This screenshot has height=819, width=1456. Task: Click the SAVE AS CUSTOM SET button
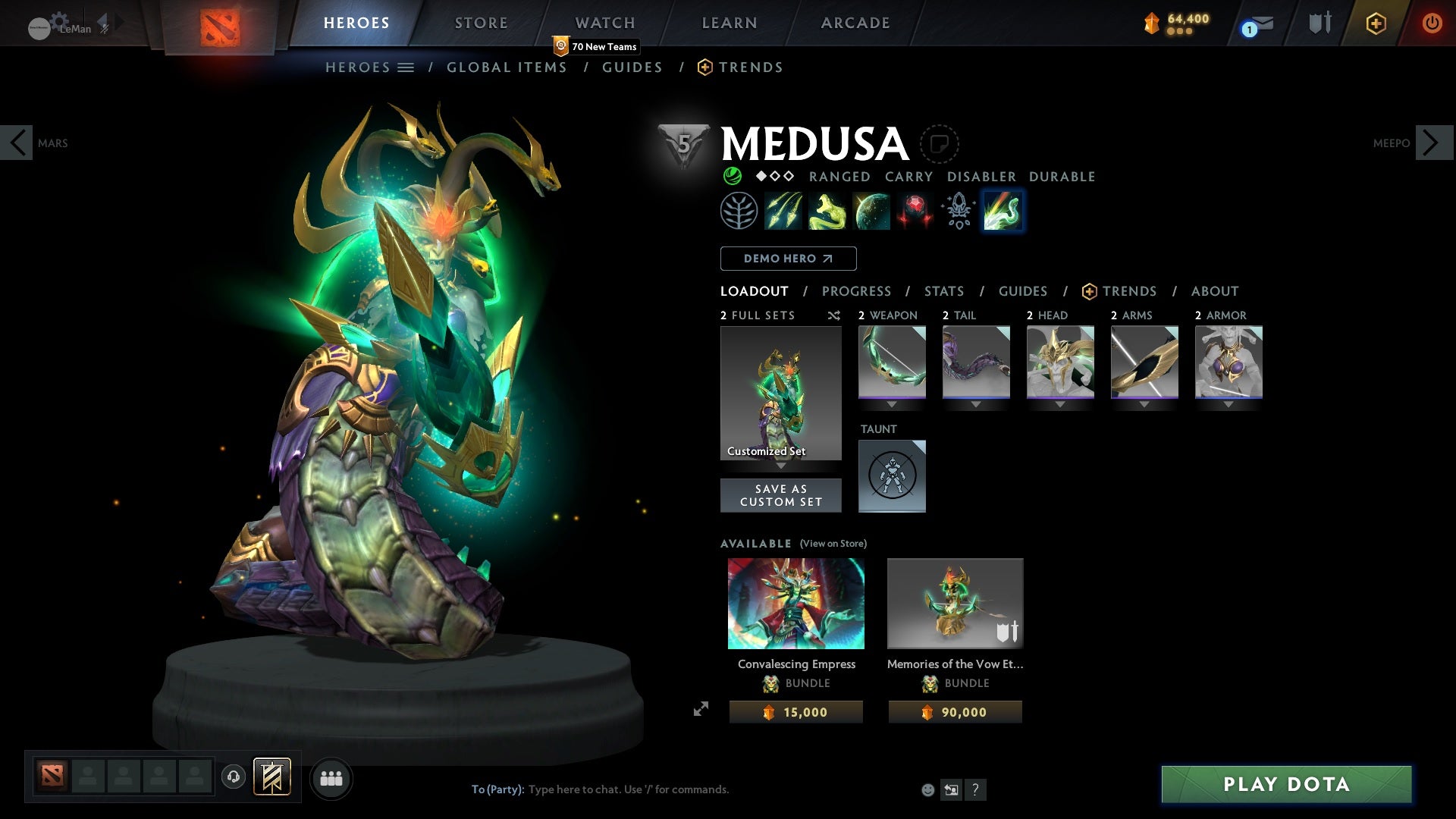pos(780,495)
